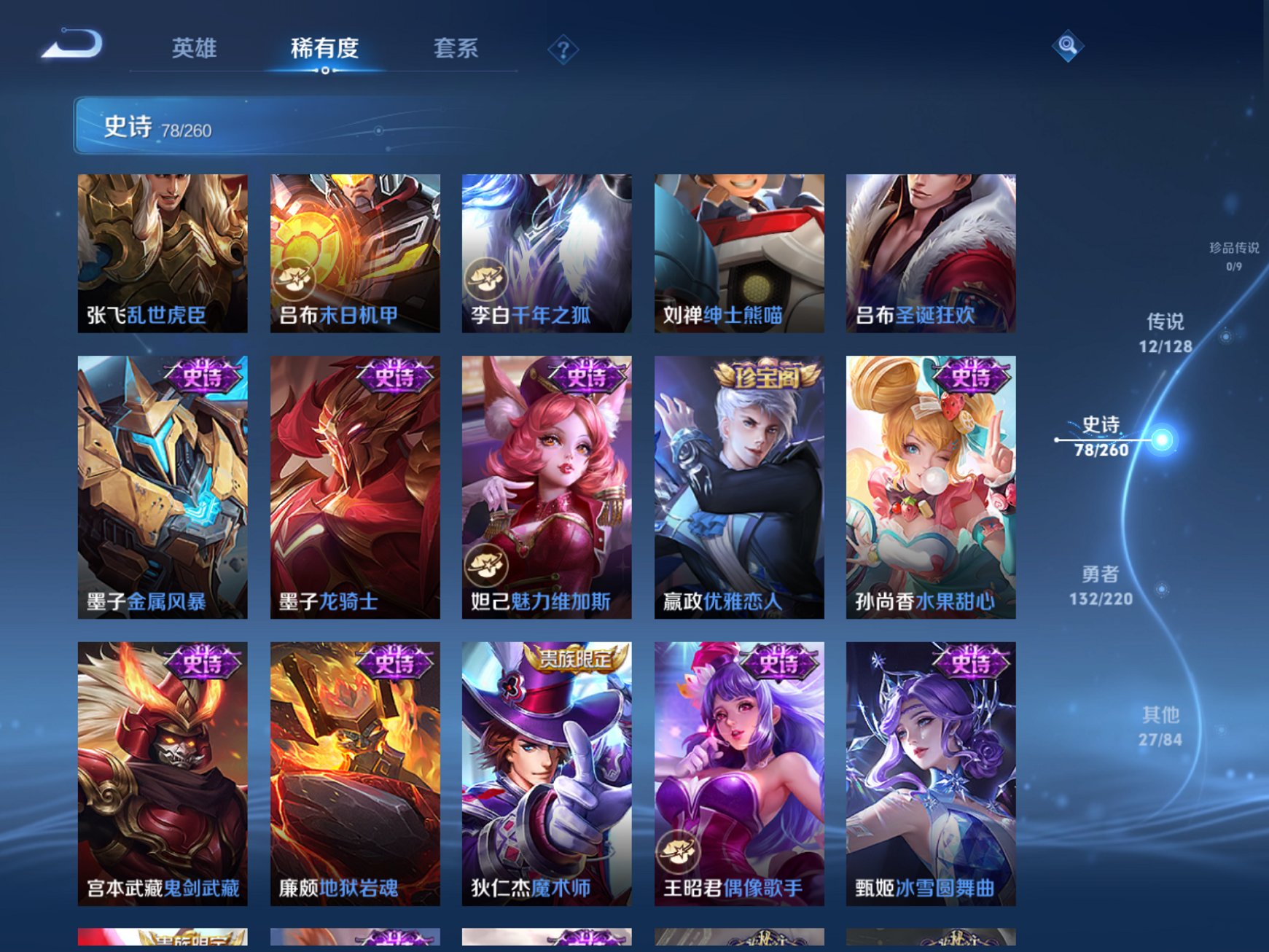The width and height of the screenshot is (1269, 952).
Task: Open the 张飞乱世虎臣 skin thumbnail
Action: [160, 251]
